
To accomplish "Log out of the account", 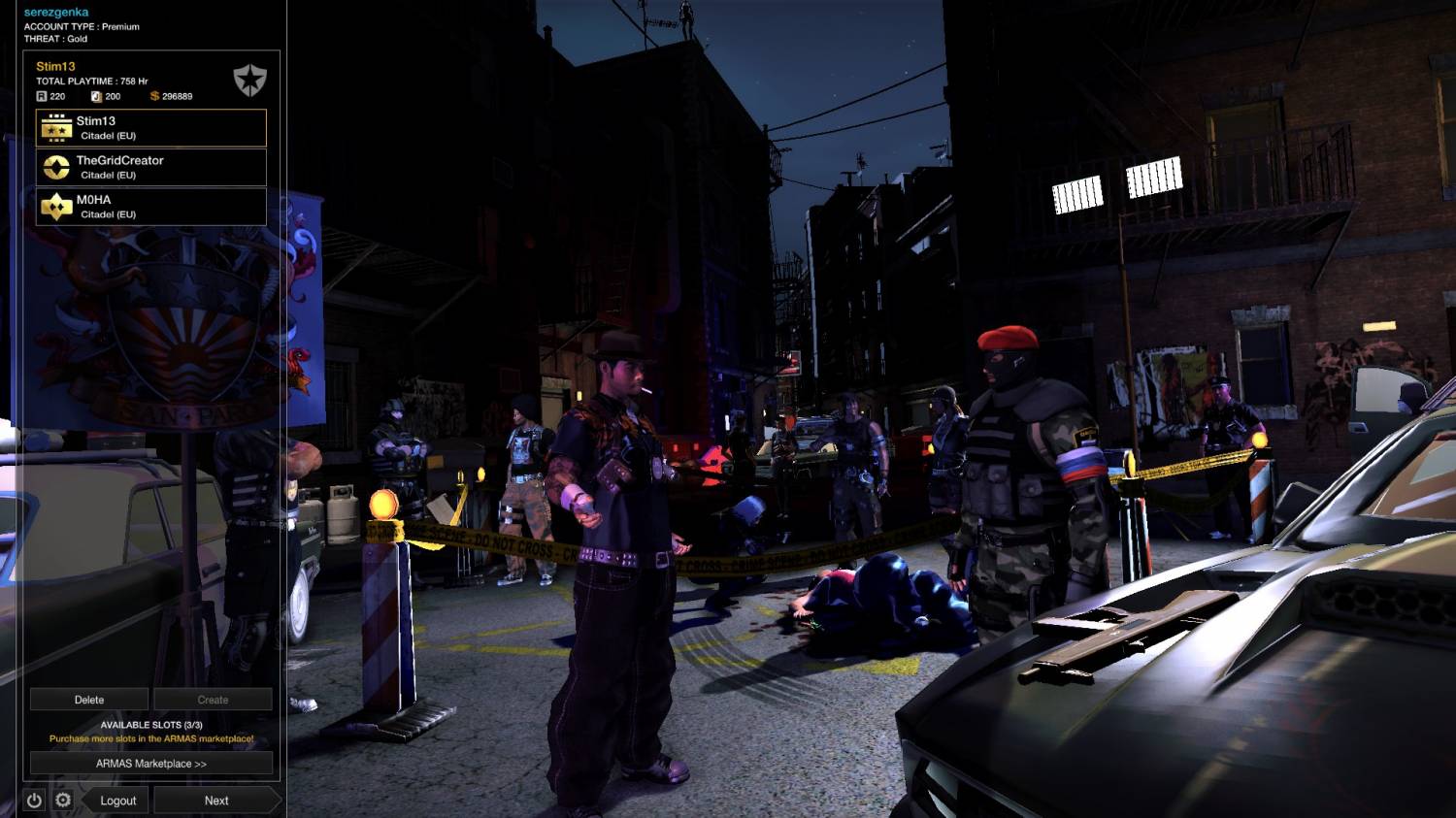I will [x=117, y=801].
